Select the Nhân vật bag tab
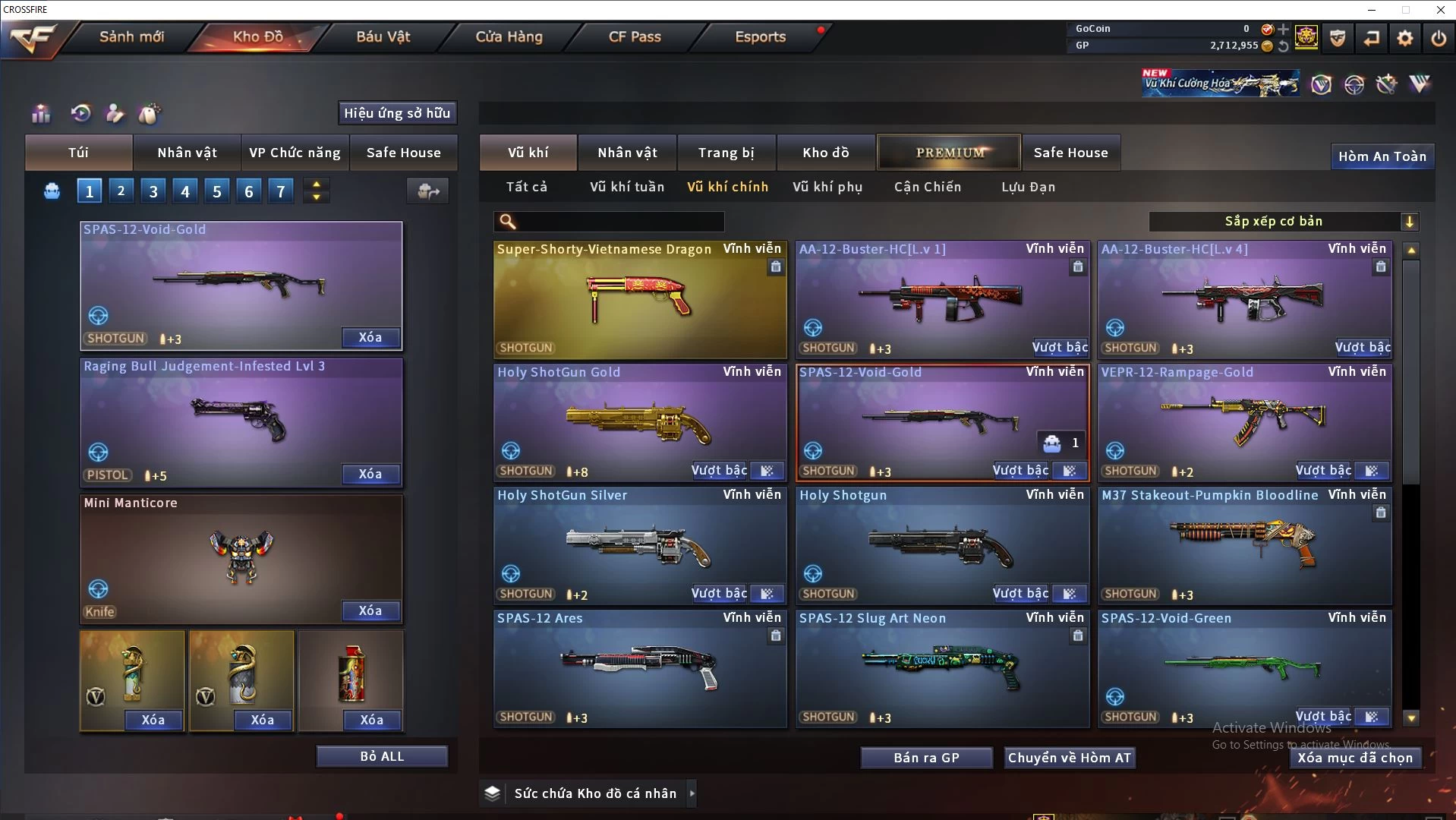 (187, 153)
